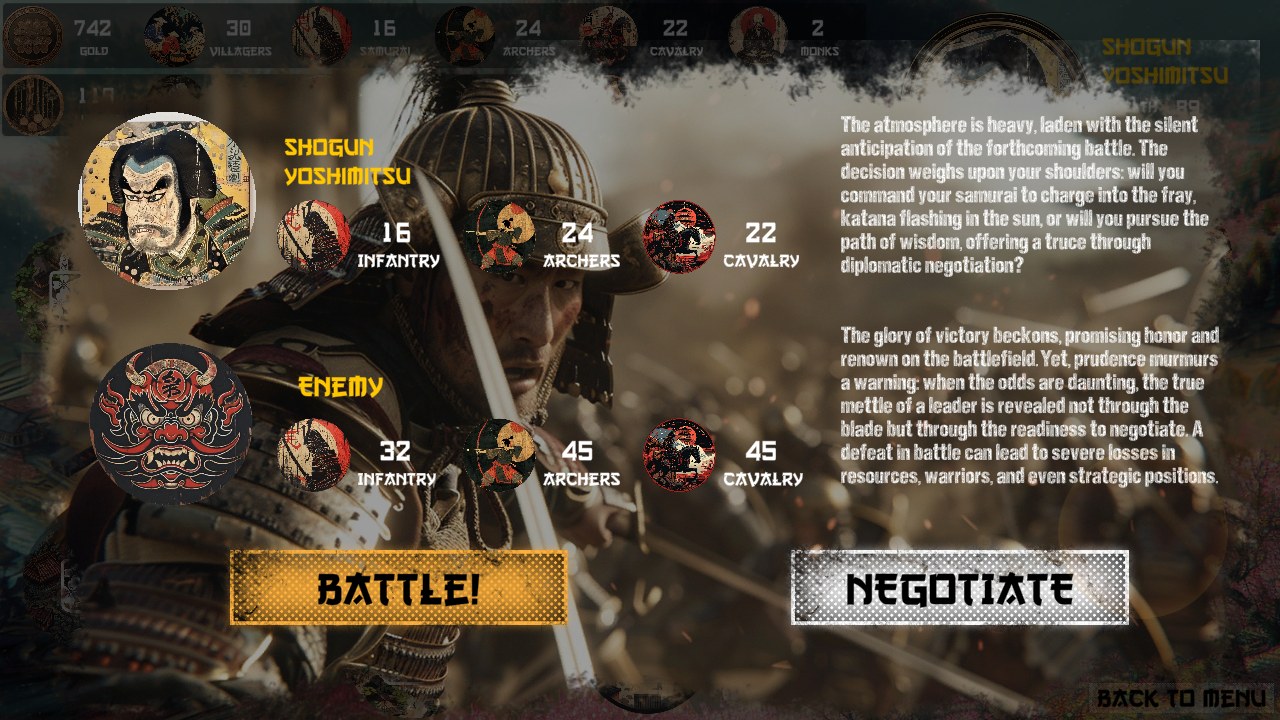Go back to menu
Viewport: 1280px width, 720px height.
pos(1181,698)
